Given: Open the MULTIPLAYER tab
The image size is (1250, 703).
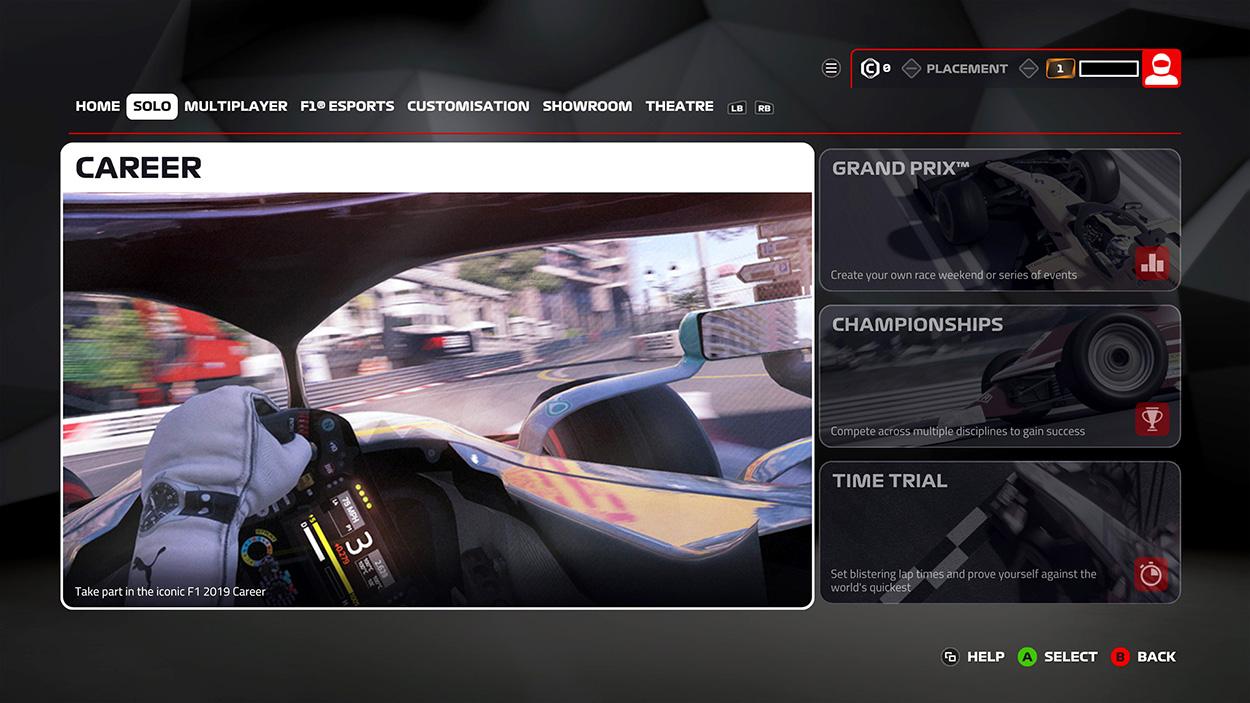Looking at the screenshot, I should 236,106.
